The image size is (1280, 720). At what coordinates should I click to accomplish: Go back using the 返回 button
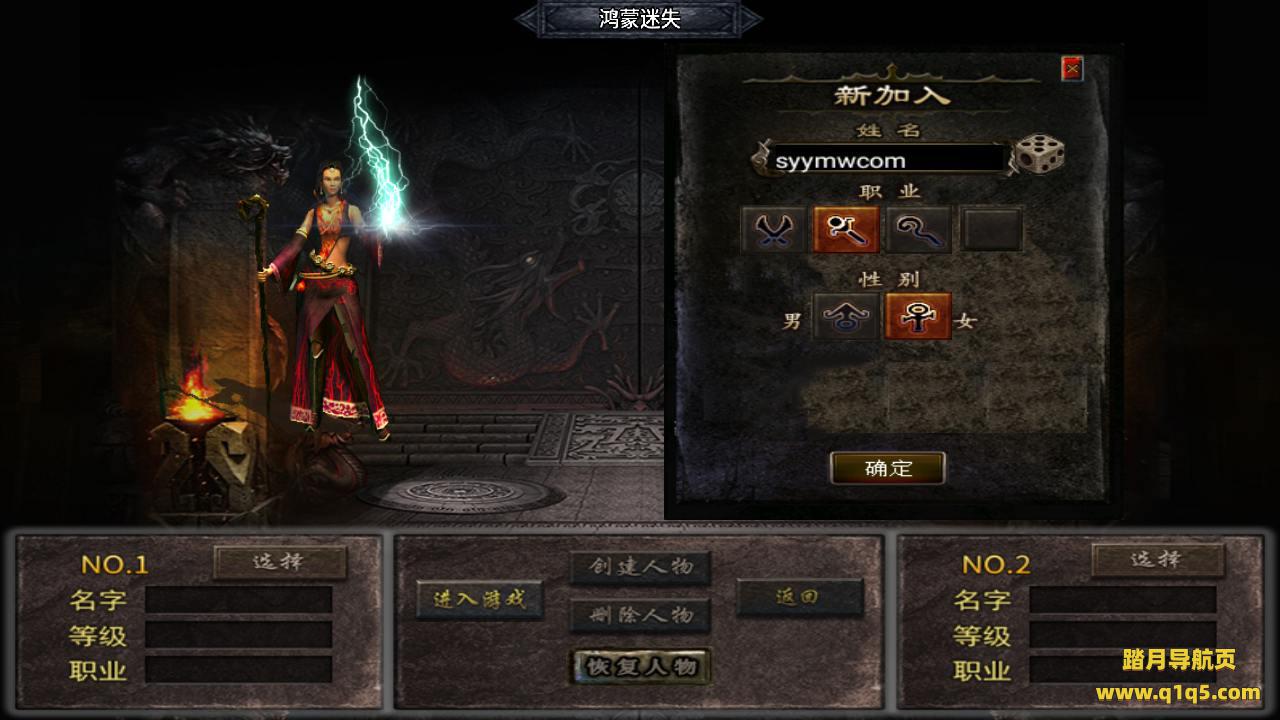[799, 597]
